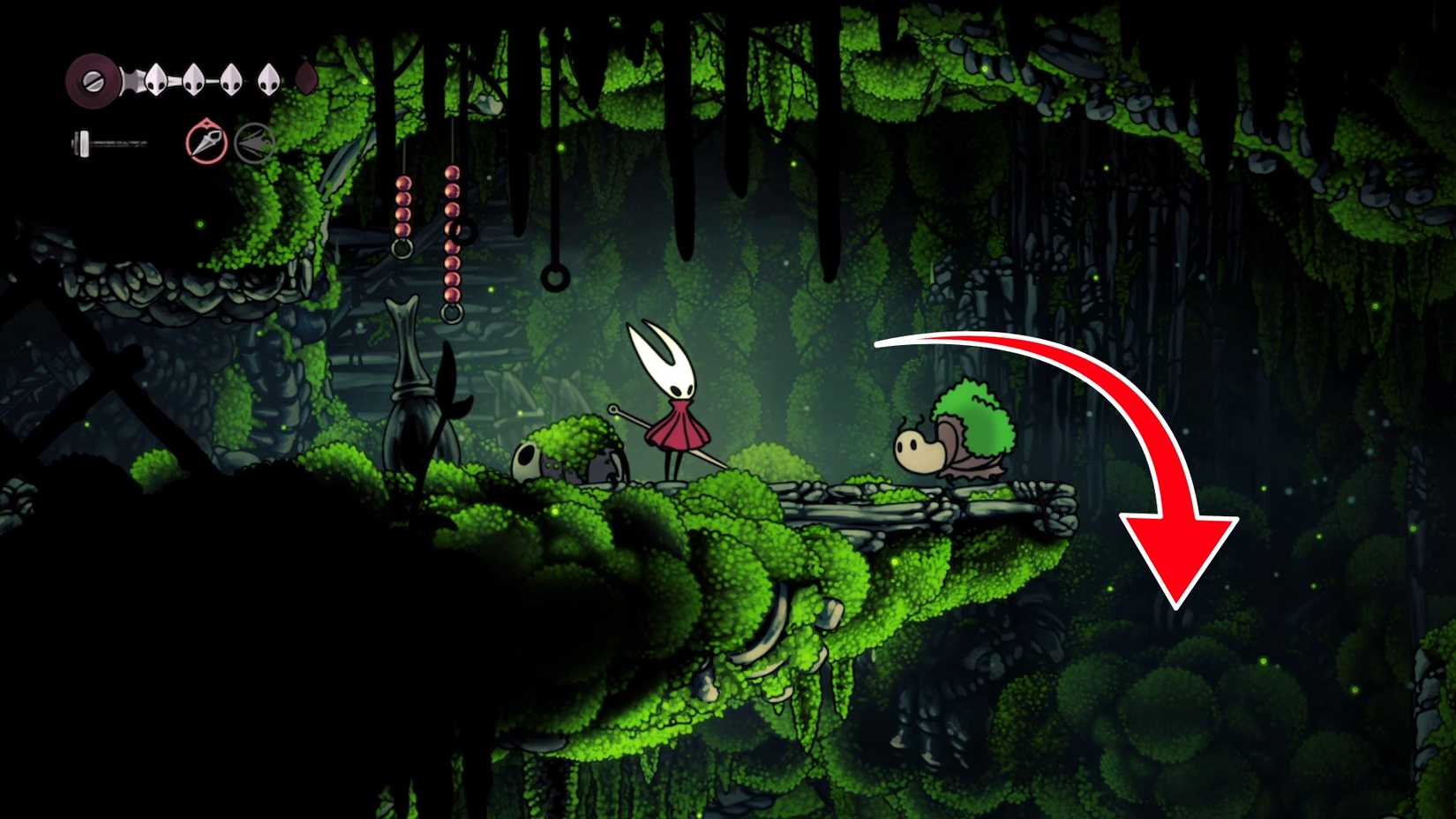Select the first white health mask

click(x=155, y=80)
